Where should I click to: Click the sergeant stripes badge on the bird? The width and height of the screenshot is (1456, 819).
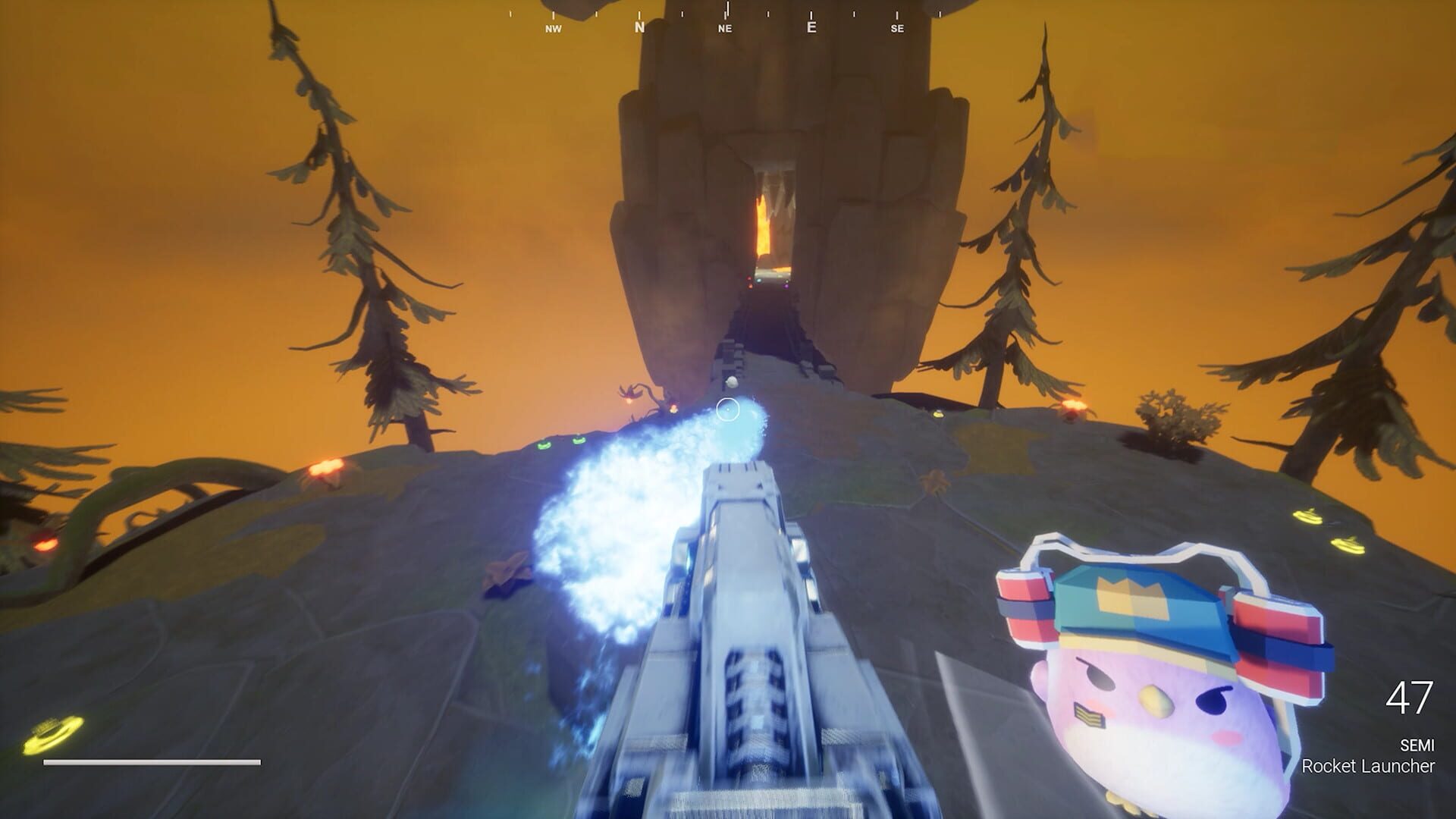pos(1089,715)
